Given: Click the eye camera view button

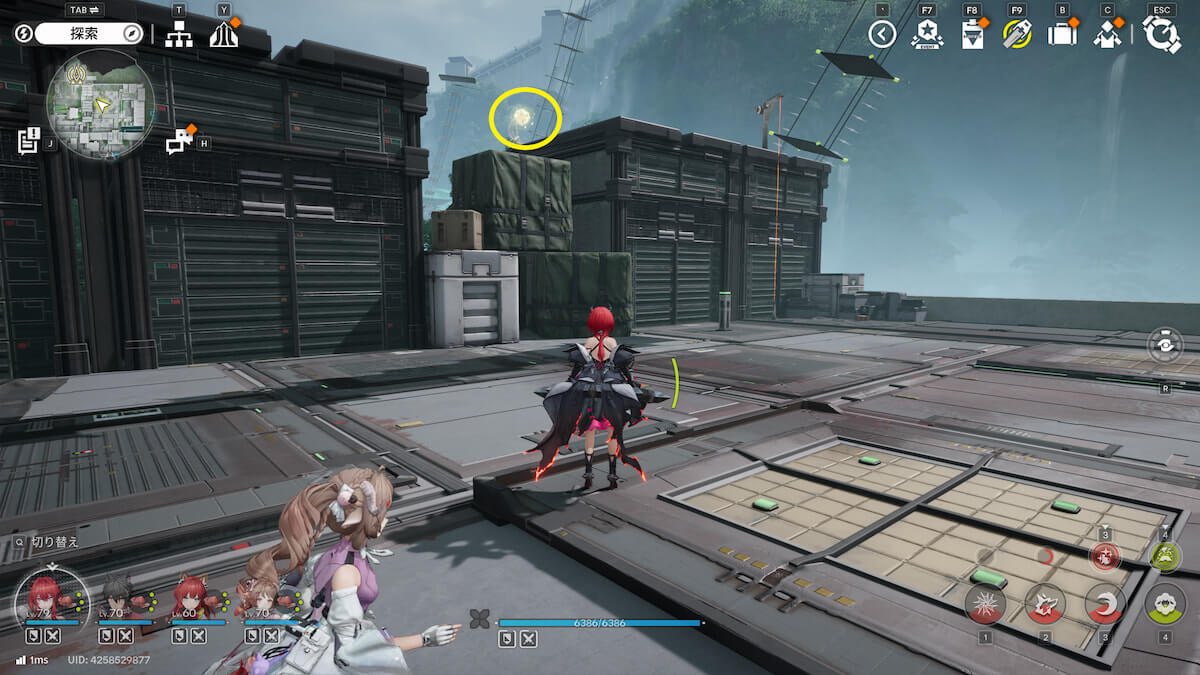Looking at the screenshot, I should pos(1165,345).
